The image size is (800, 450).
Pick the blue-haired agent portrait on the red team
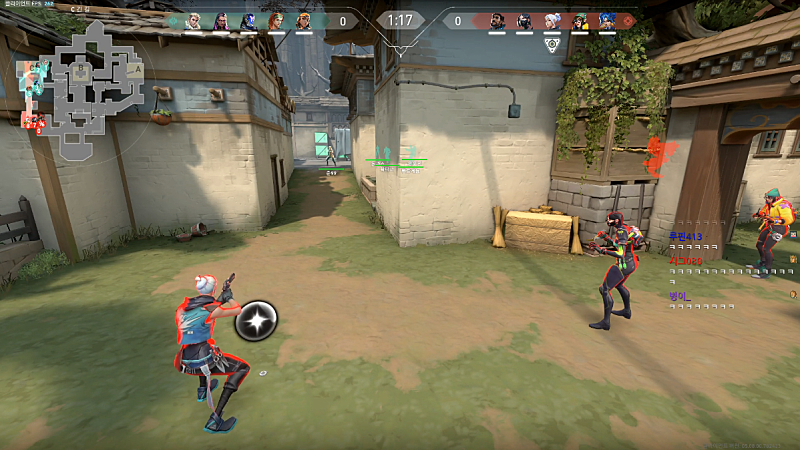click(607, 20)
